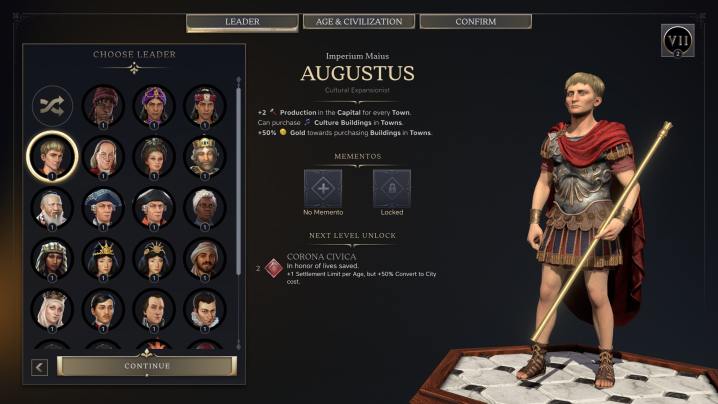This screenshot has width=718, height=404.
Task: Select Catherine the Great's portrait
Action: (154, 156)
